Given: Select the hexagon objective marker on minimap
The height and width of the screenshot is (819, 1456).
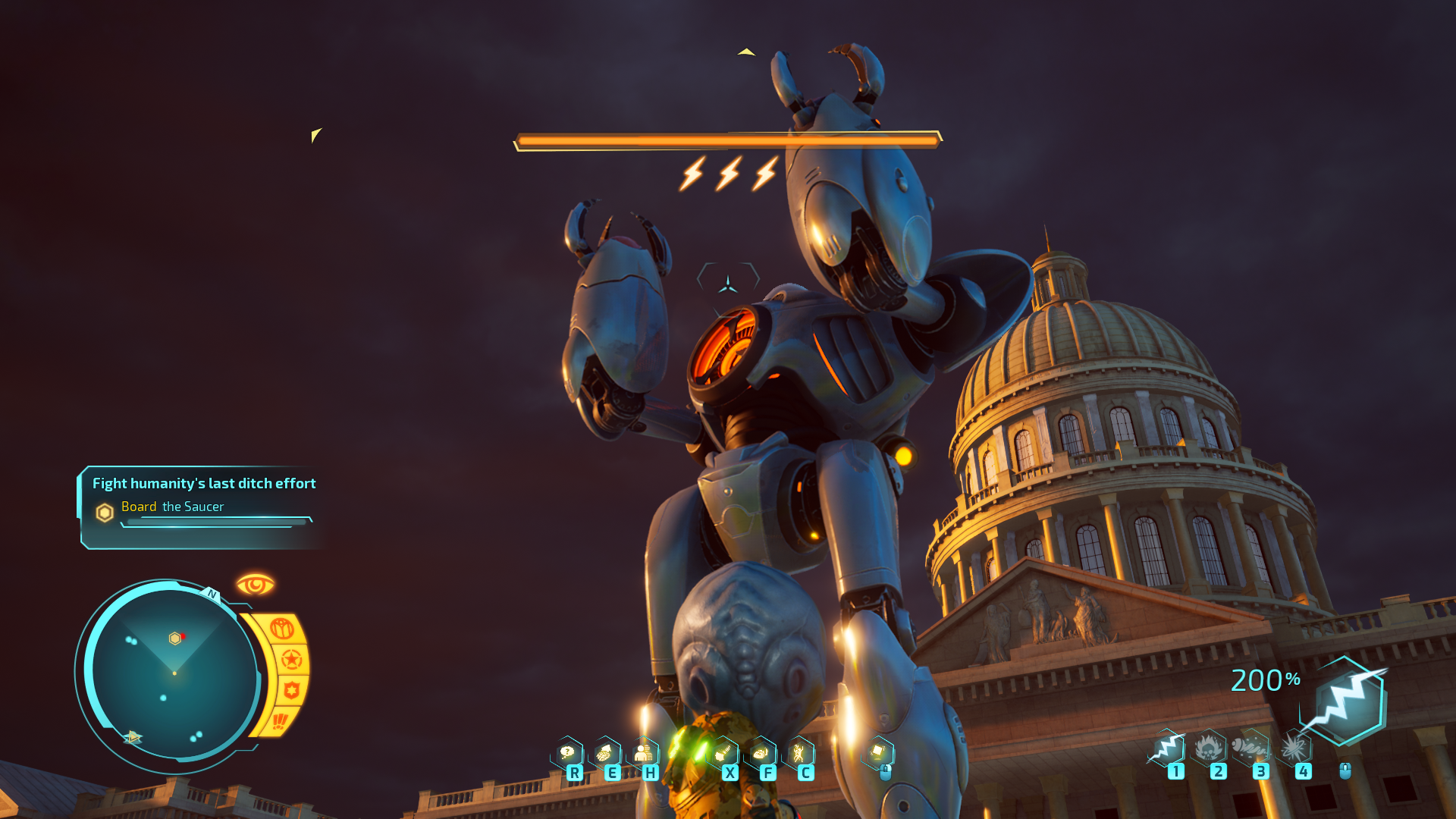Looking at the screenshot, I should tap(175, 639).
